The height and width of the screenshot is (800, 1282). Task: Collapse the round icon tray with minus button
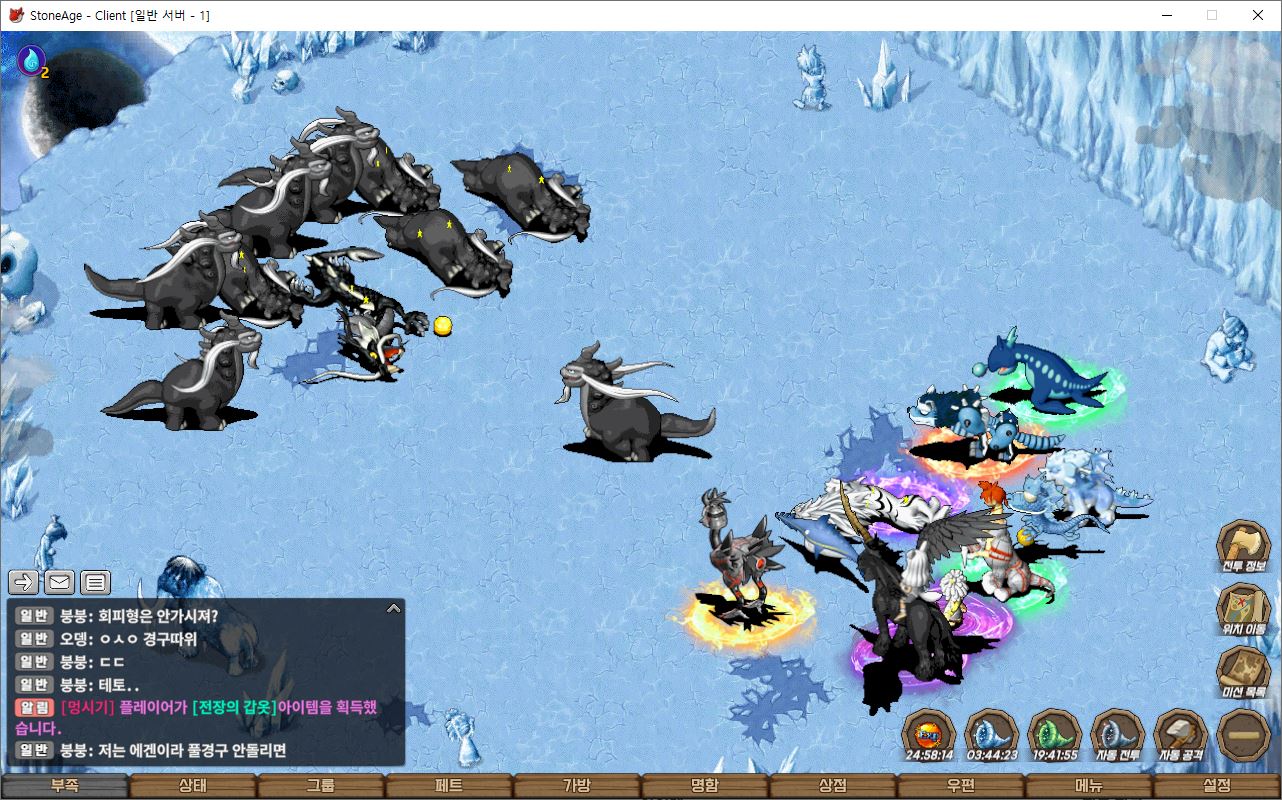(1243, 734)
